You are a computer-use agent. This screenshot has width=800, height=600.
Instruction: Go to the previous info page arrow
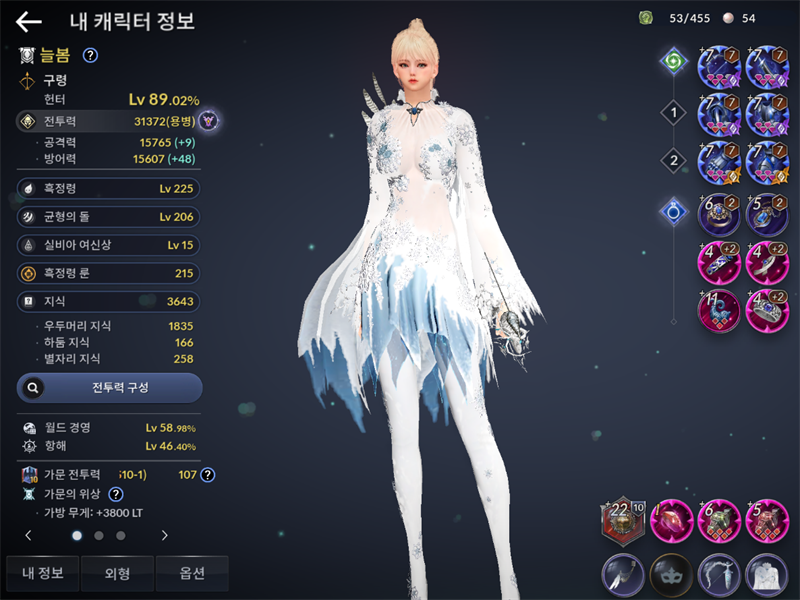click(28, 535)
